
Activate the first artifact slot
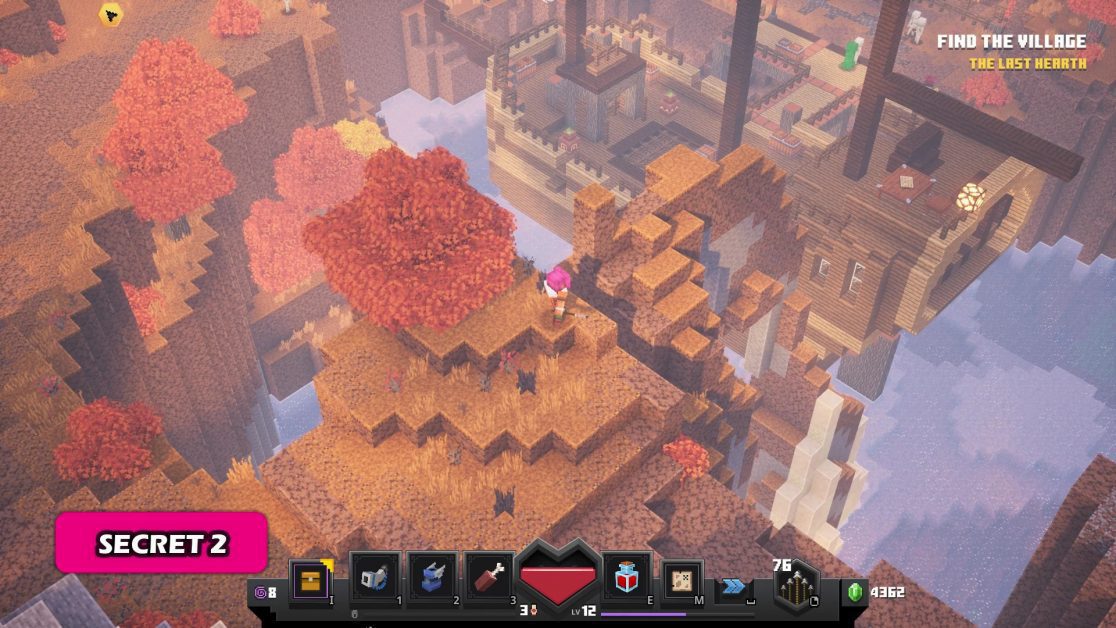coord(375,580)
